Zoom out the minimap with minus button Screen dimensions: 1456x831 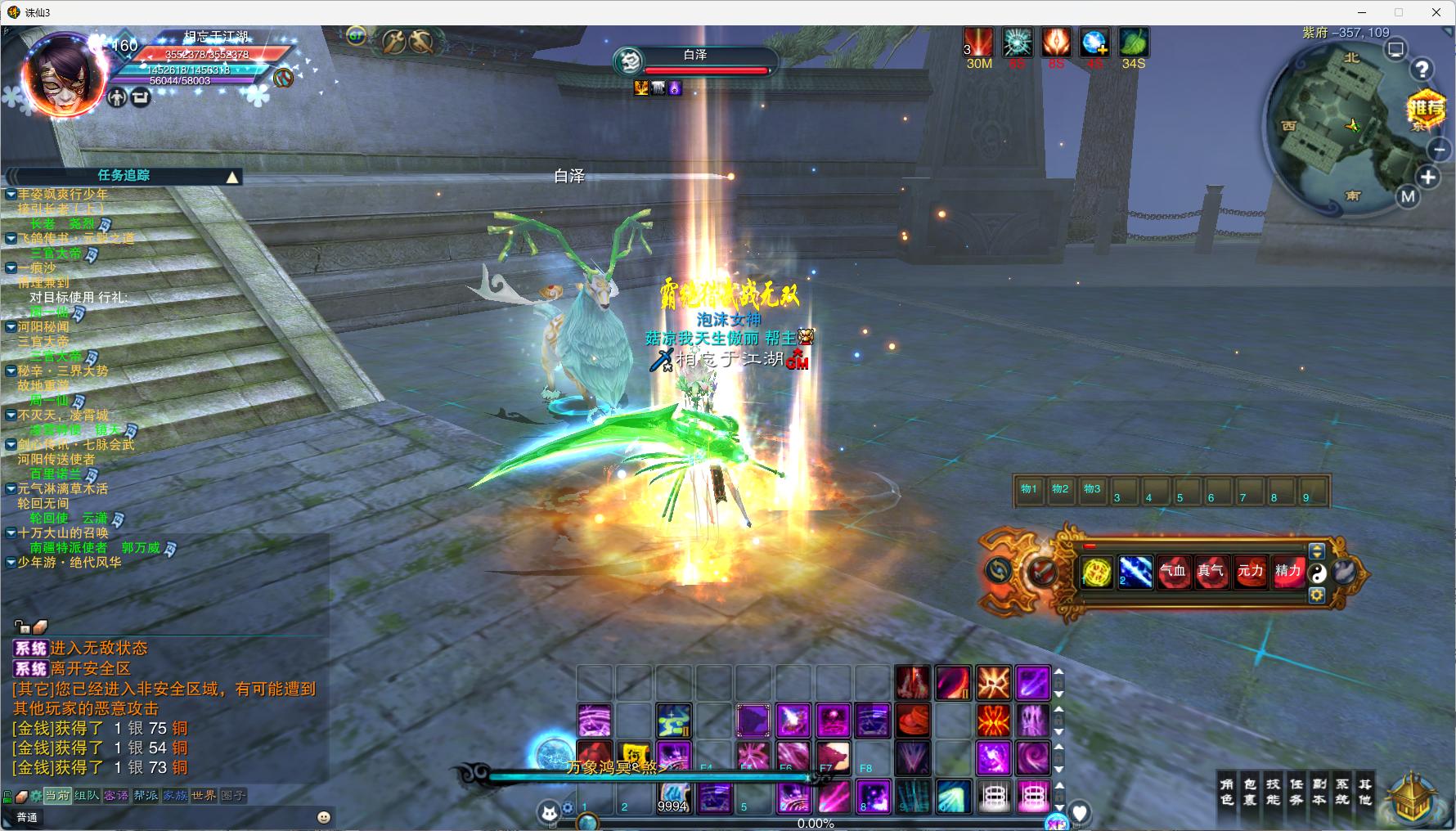click(1440, 150)
